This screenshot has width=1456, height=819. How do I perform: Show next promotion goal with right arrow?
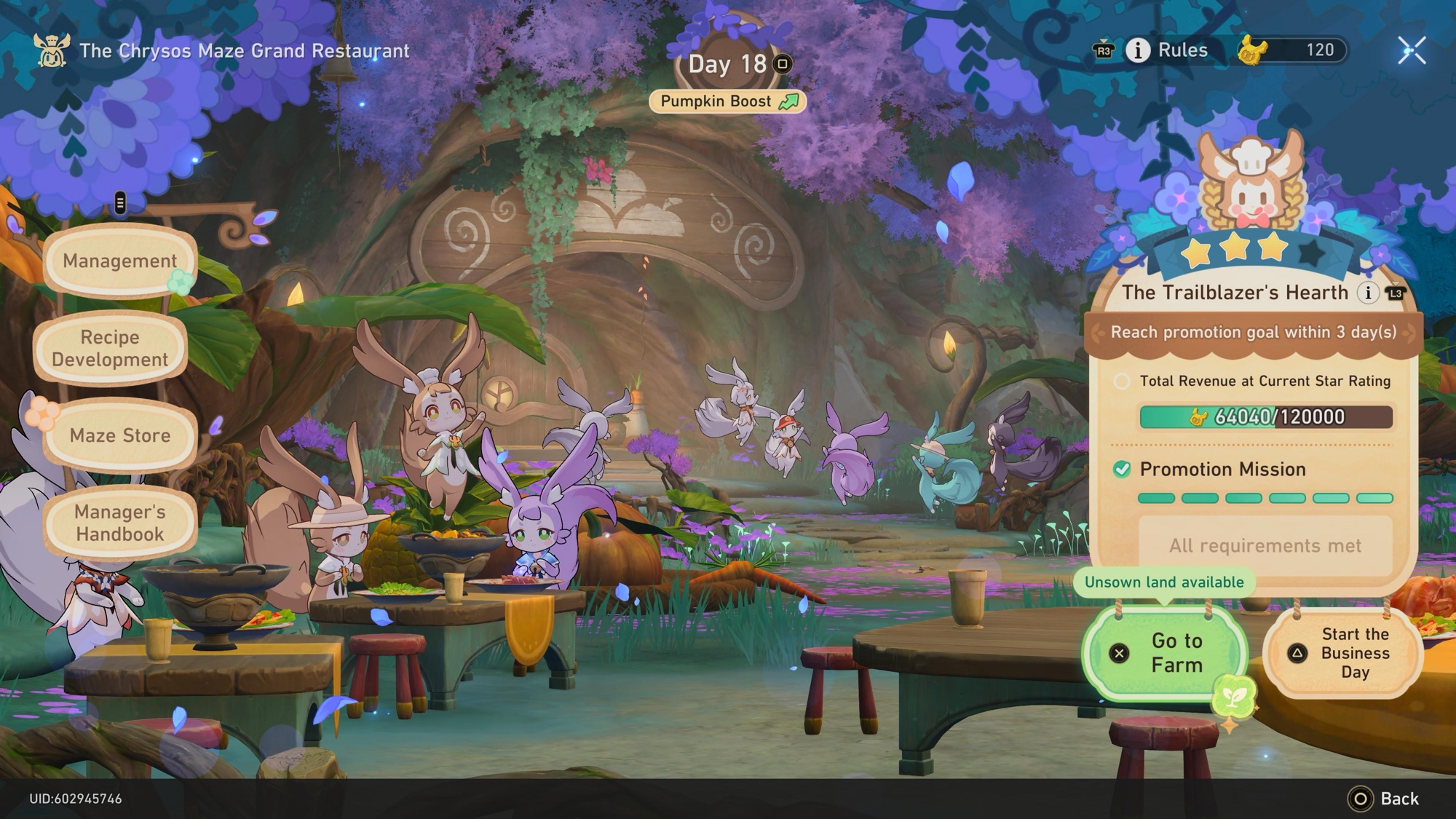click(1410, 333)
